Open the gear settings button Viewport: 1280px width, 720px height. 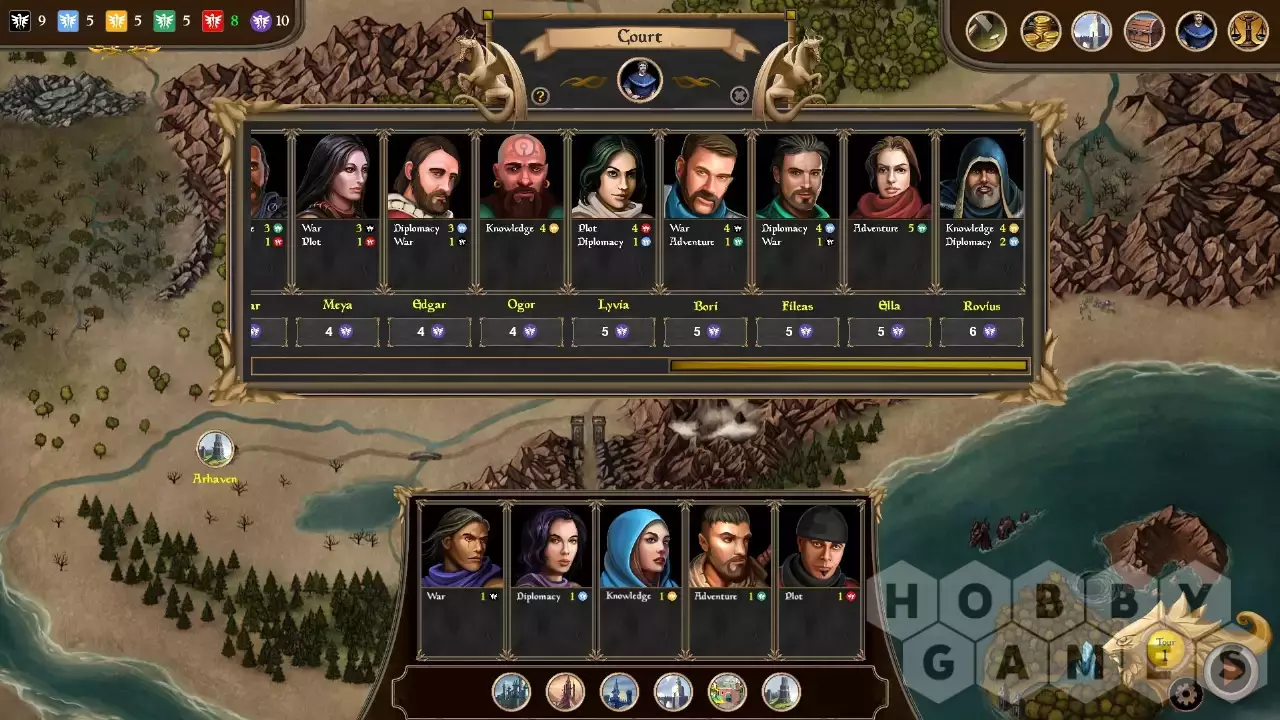tap(1186, 693)
